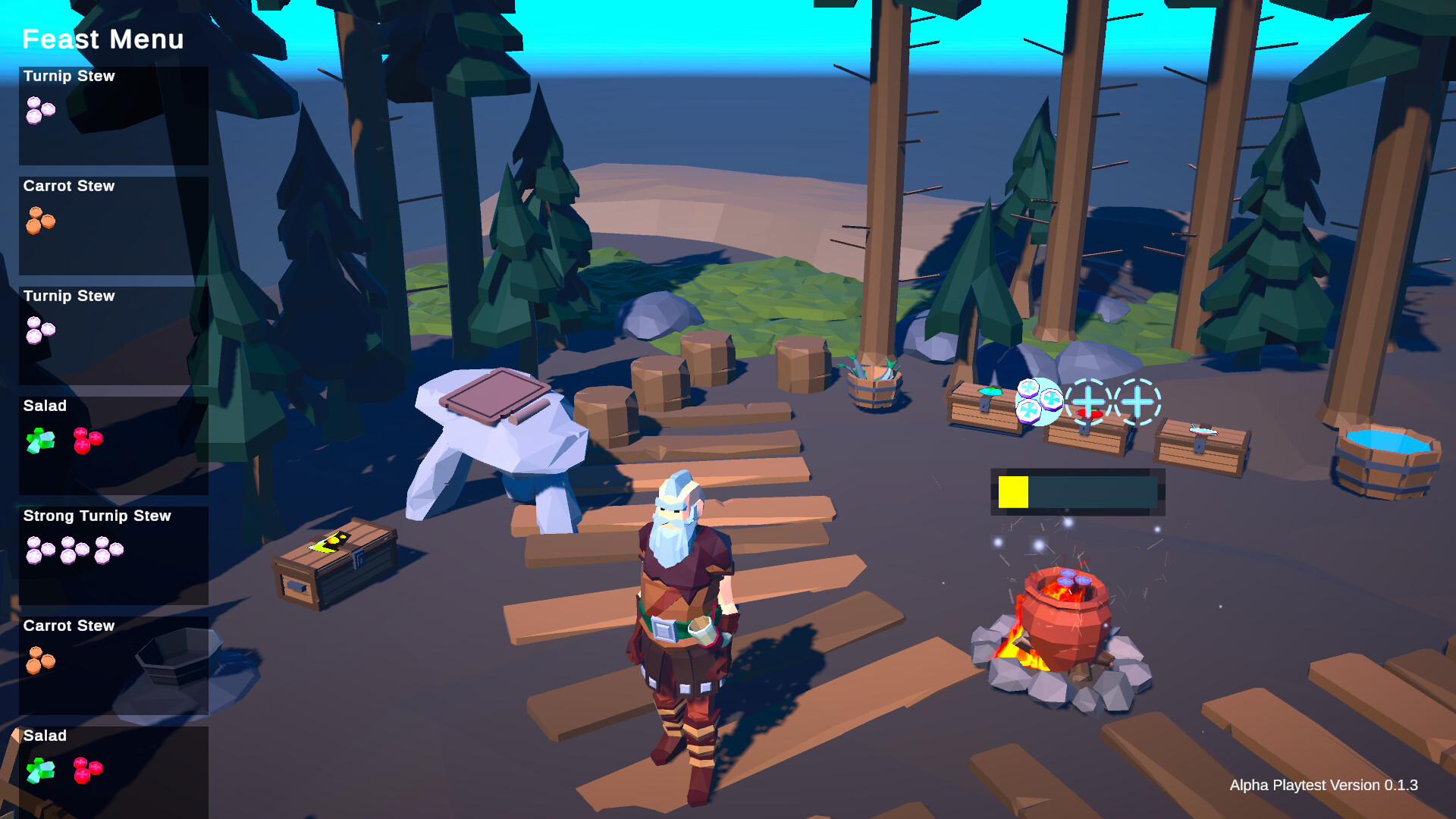Click the Feast Menu title header
1456x819 pixels.
[x=102, y=39]
